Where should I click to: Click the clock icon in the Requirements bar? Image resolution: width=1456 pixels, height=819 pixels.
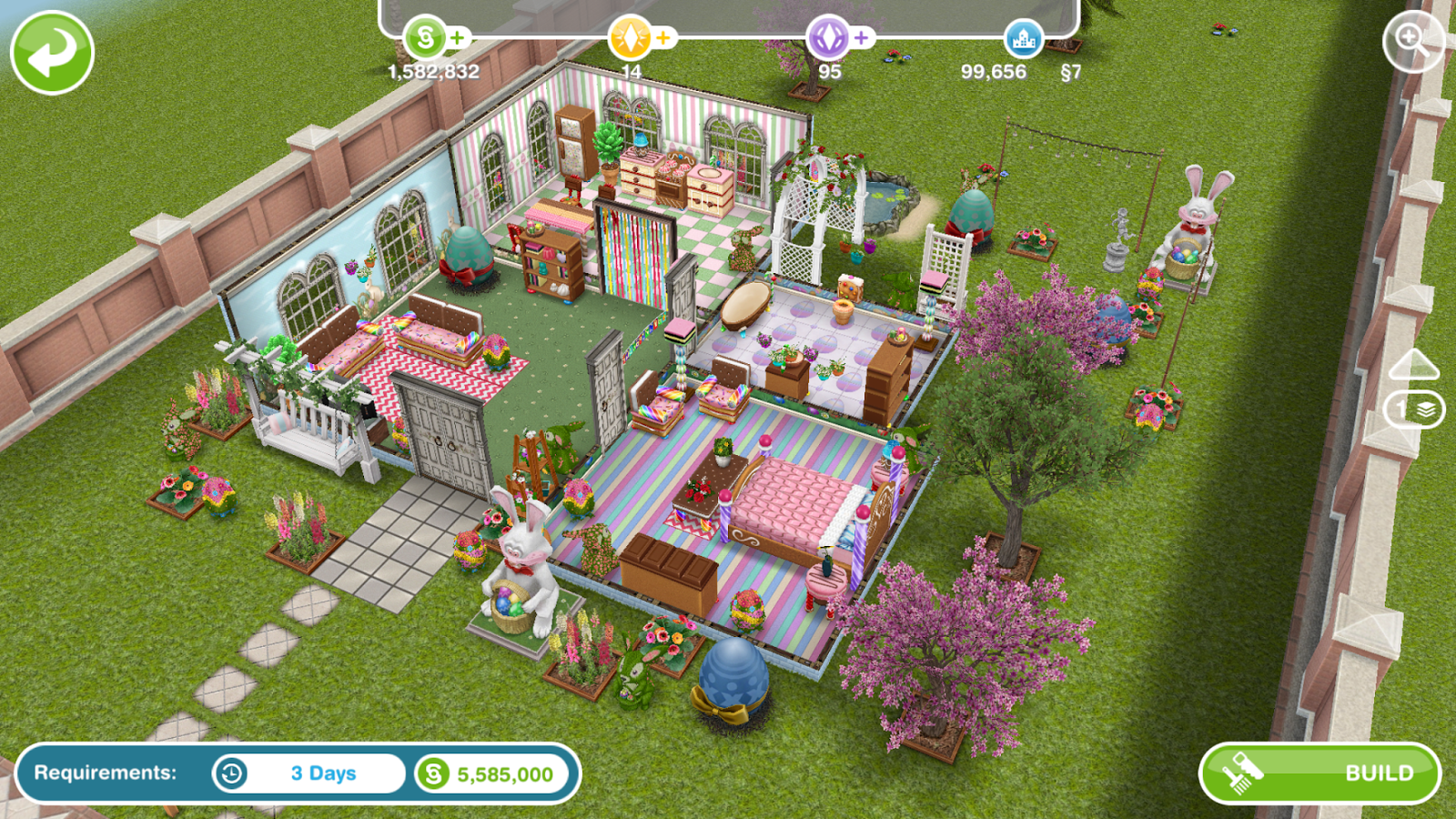232,774
